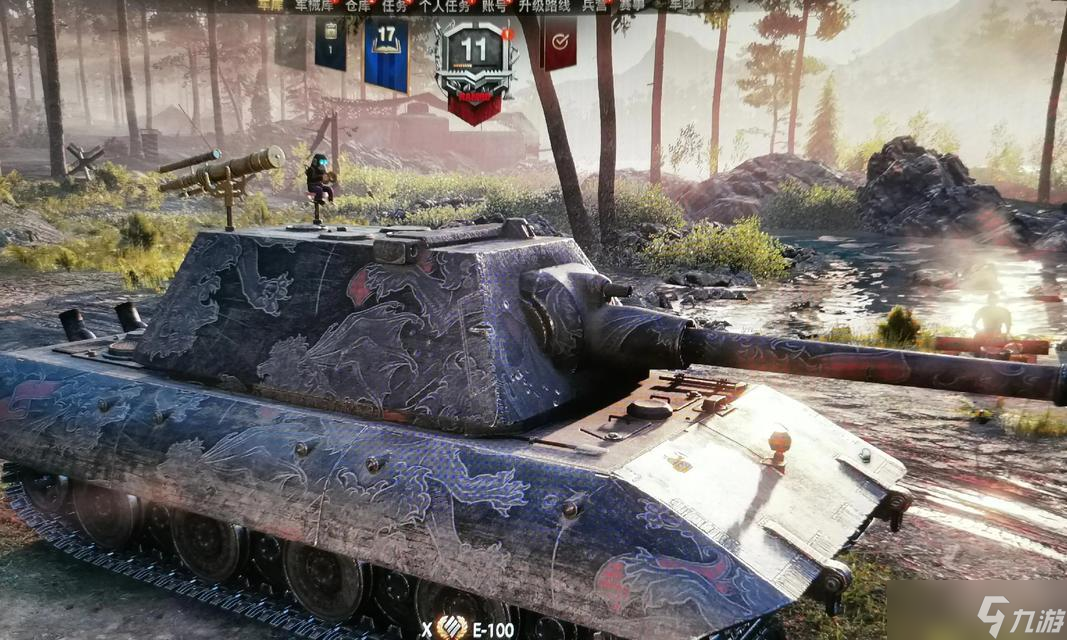The height and width of the screenshot is (640, 1067).
Task: Switch to the 赛事 tournaments tab
Action: 632,5
